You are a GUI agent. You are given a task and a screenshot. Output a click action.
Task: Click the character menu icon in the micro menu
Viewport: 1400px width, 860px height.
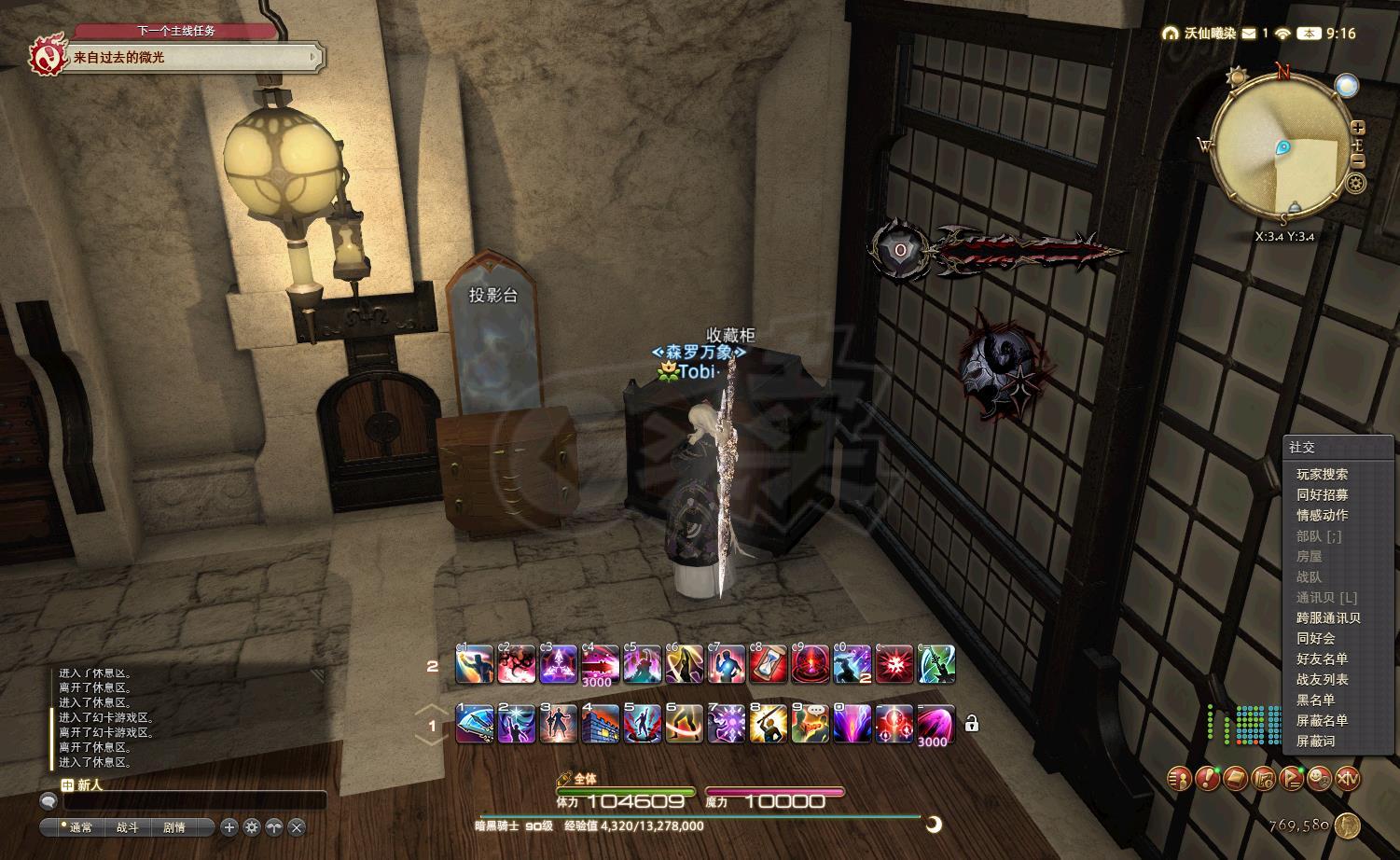pyautogui.click(x=1179, y=777)
